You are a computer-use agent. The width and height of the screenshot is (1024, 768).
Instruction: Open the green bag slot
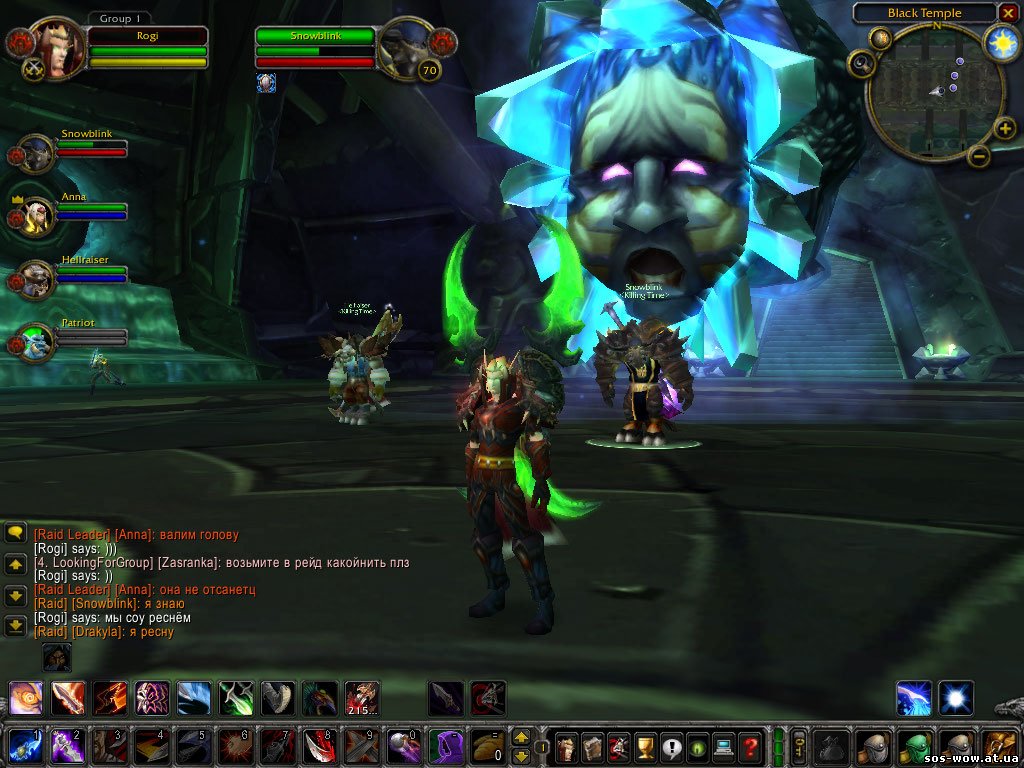coord(916,746)
